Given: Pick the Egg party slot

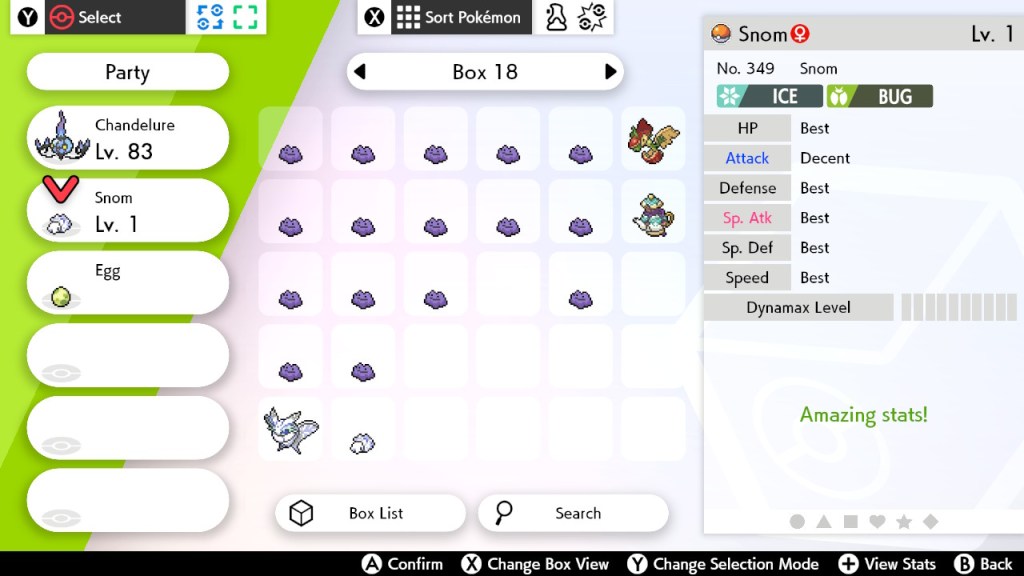Looking at the screenshot, I should [127, 283].
